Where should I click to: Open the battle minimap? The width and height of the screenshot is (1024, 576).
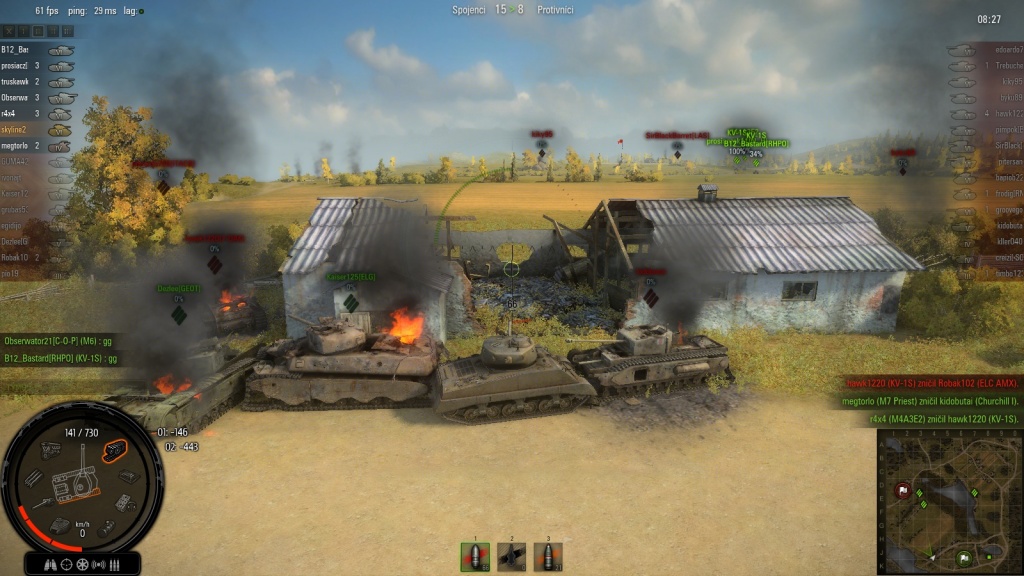pos(950,502)
